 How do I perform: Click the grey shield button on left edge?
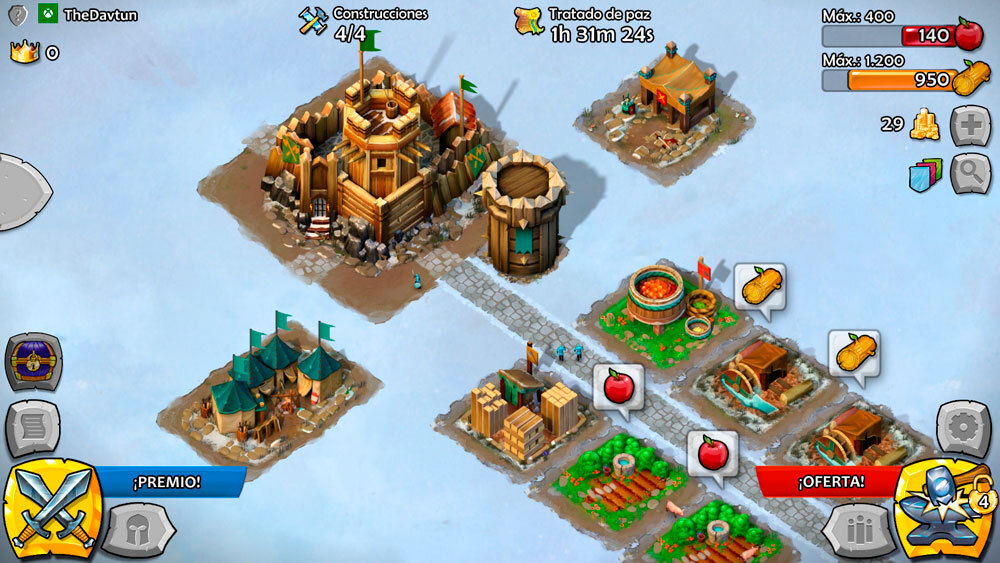click(20, 192)
